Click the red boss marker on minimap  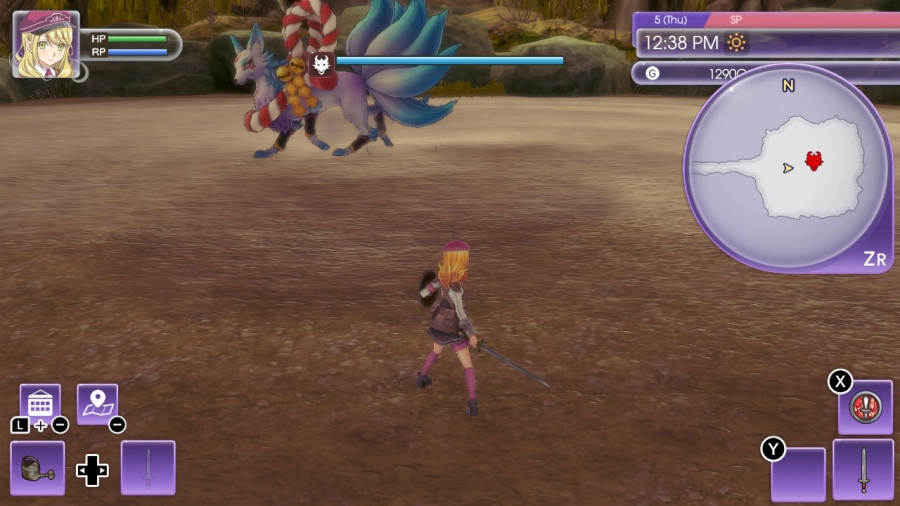point(814,160)
